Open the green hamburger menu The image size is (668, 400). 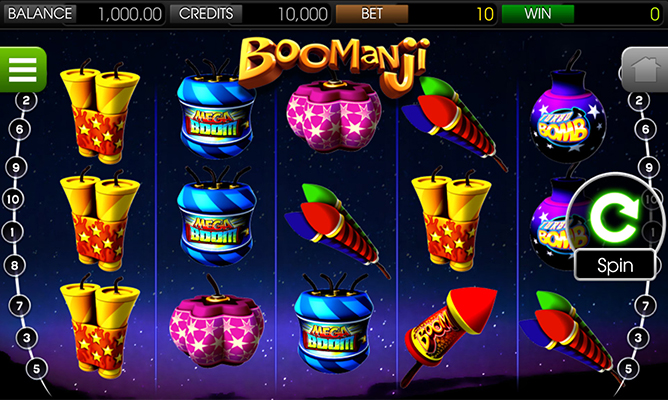tap(22, 69)
